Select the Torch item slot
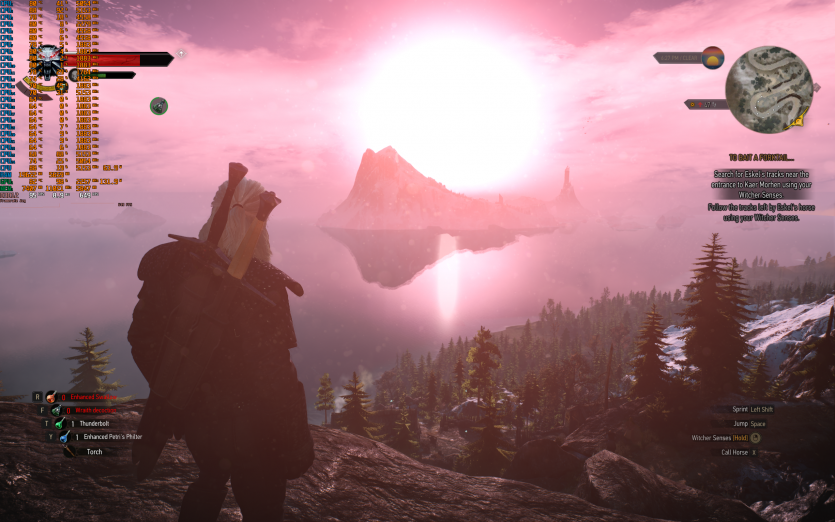835x522 pixels. click(x=70, y=451)
